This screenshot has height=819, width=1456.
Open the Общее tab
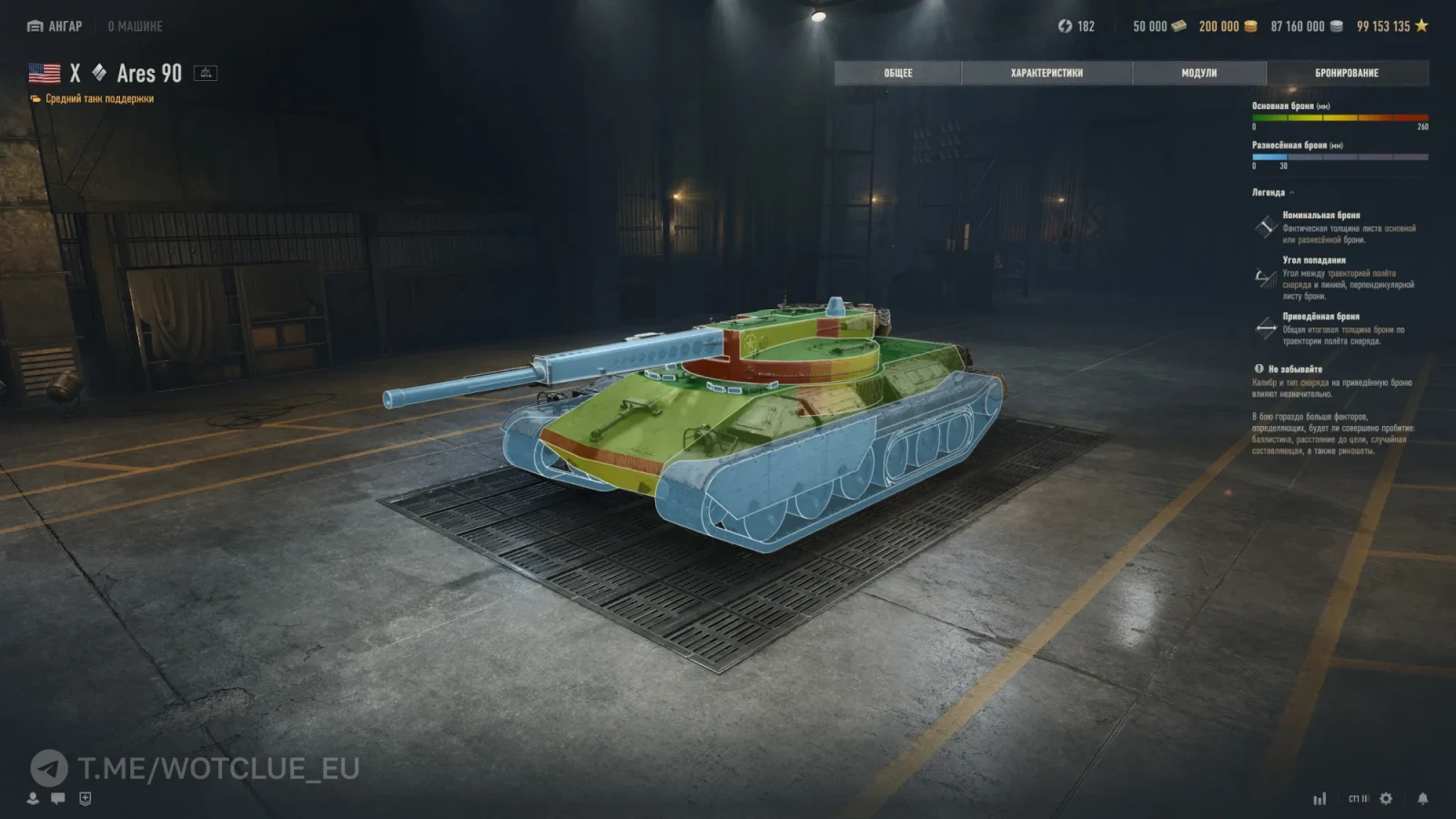897,73
